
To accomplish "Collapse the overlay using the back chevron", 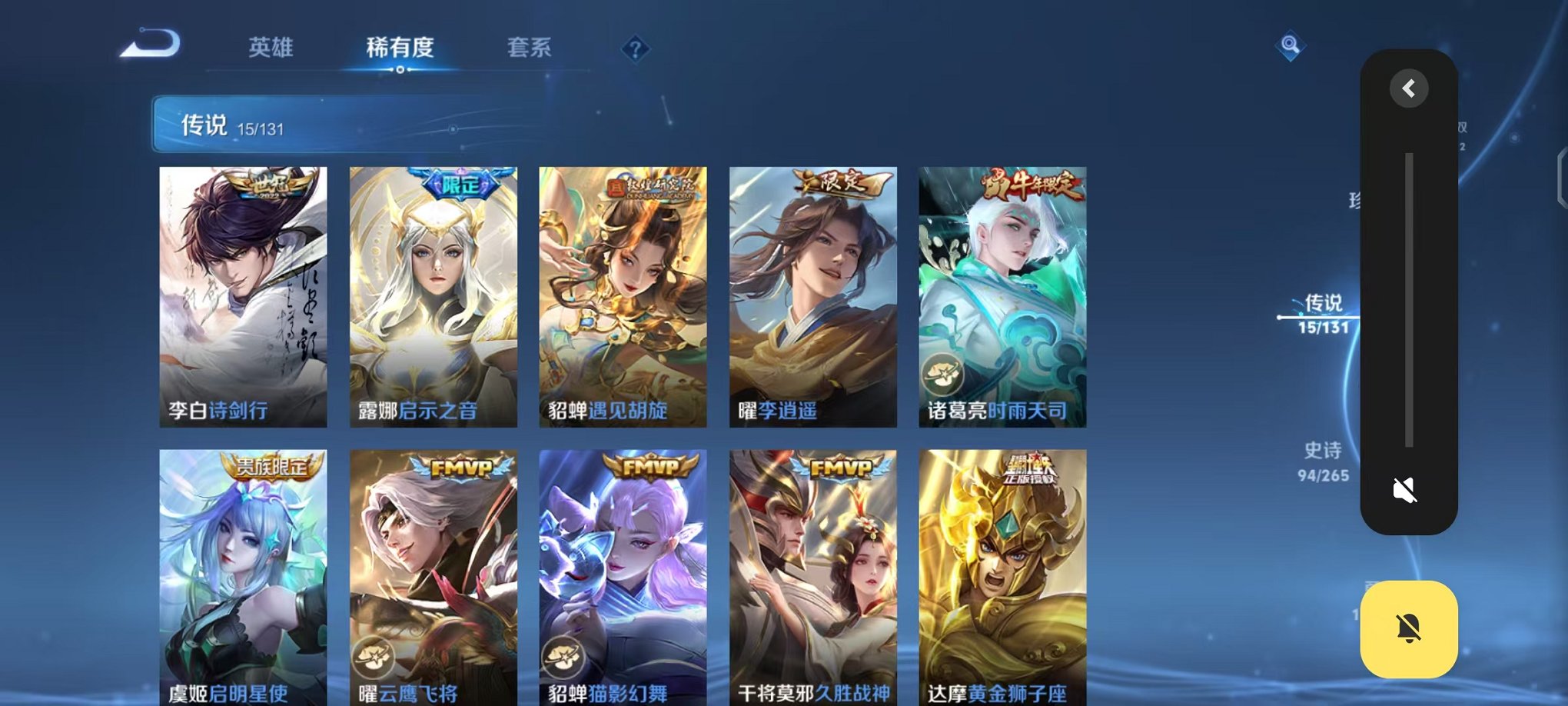I will click(1407, 88).
